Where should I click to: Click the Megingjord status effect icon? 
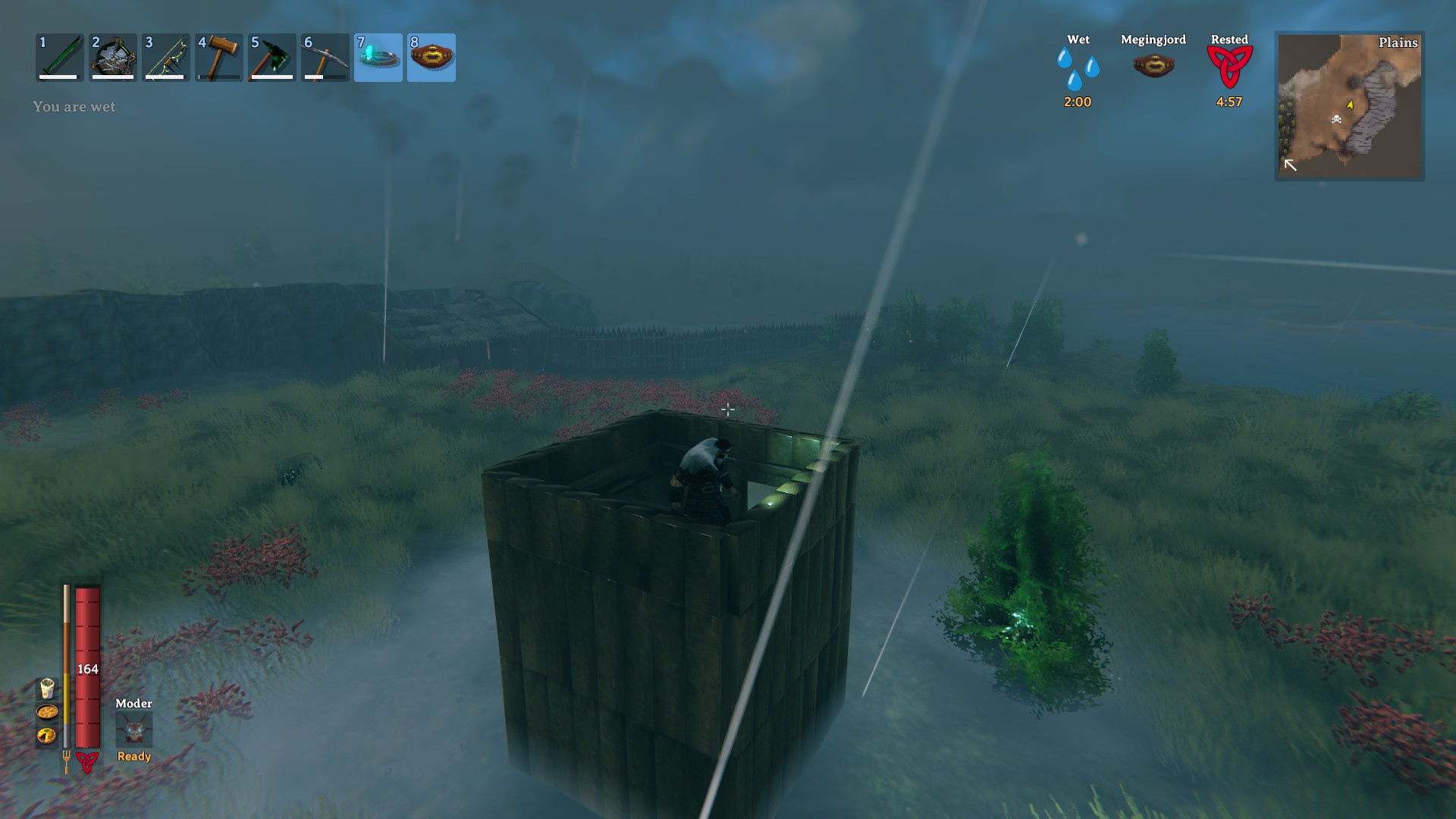click(x=1153, y=66)
